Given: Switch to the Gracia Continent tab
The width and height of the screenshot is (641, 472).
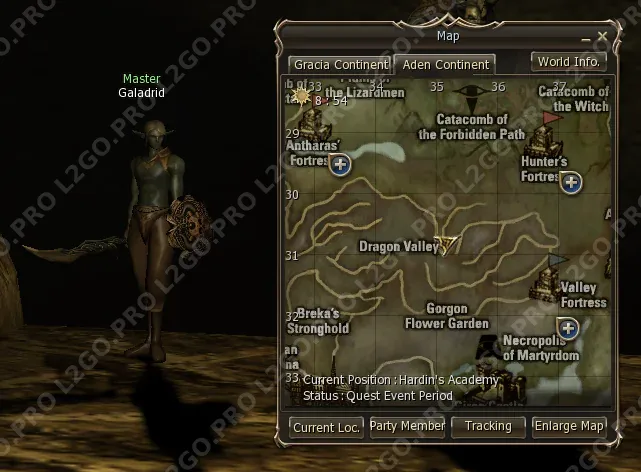Looking at the screenshot, I should pyautogui.click(x=339, y=64).
